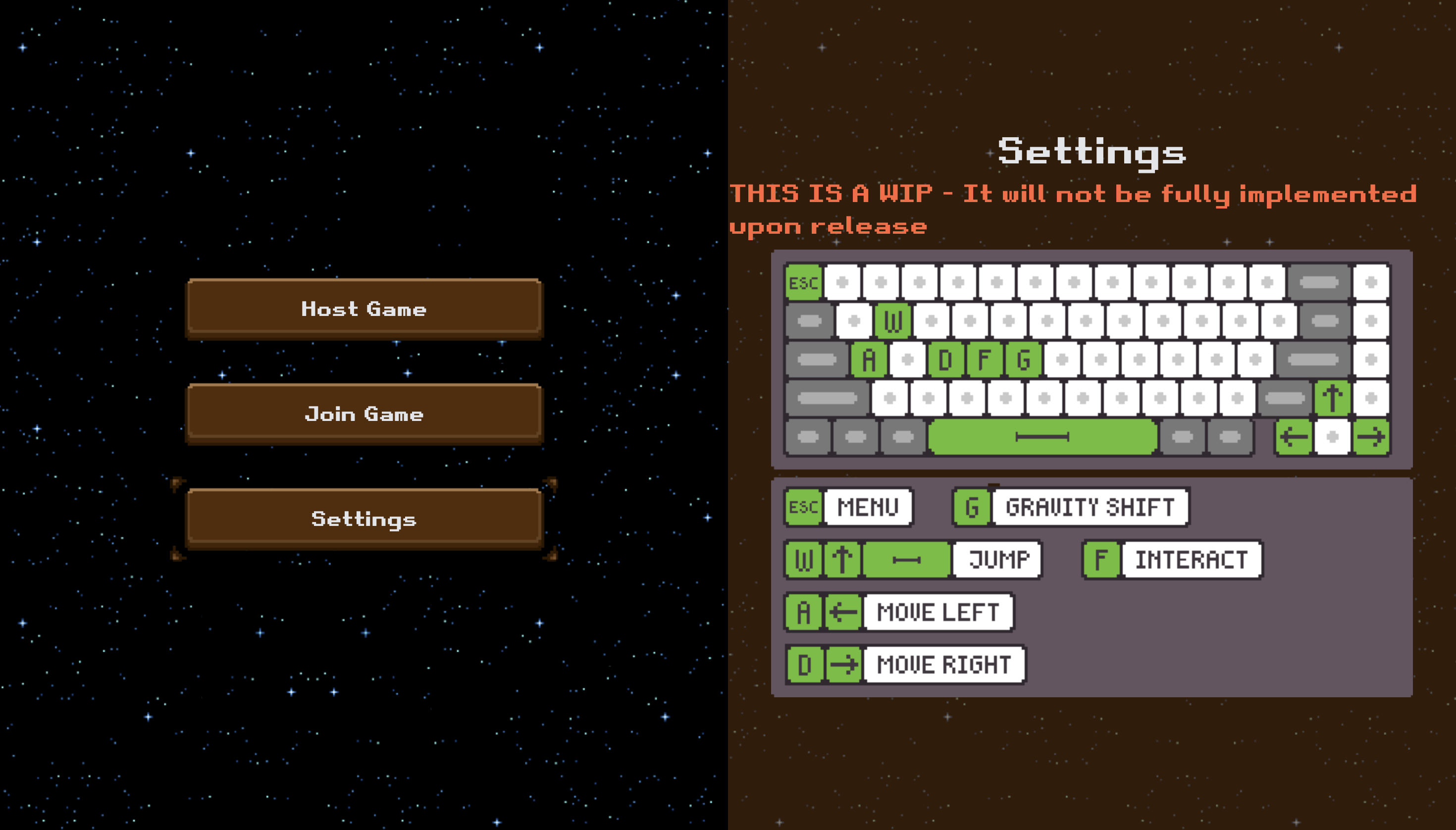1456x830 pixels.
Task: Select the left arrow key on the keyboard
Action: point(1294,437)
